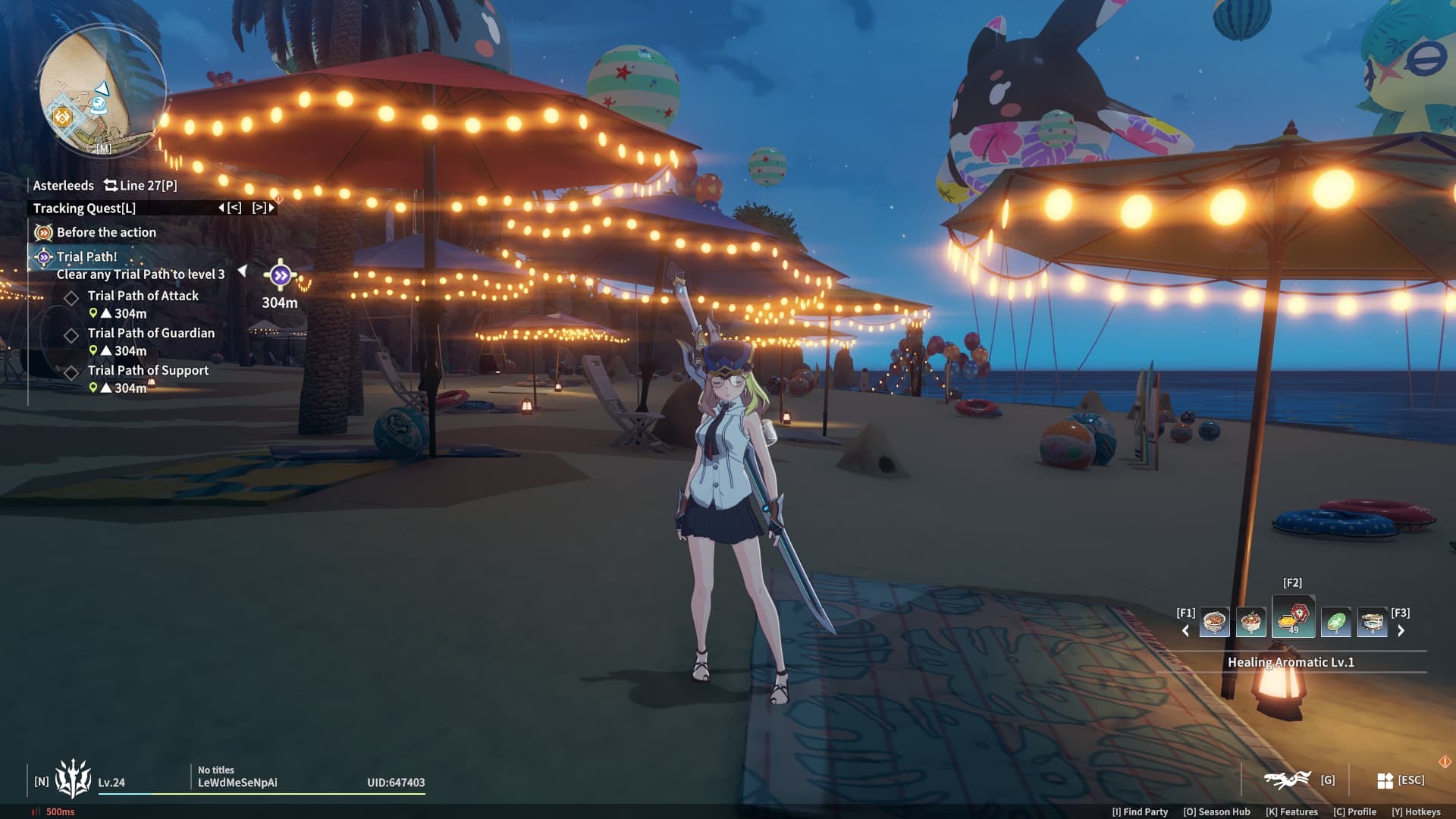Image resolution: width=1456 pixels, height=819 pixels.
Task: Cycle item bar left with the arrow
Action: pyautogui.click(x=1186, y=631)
